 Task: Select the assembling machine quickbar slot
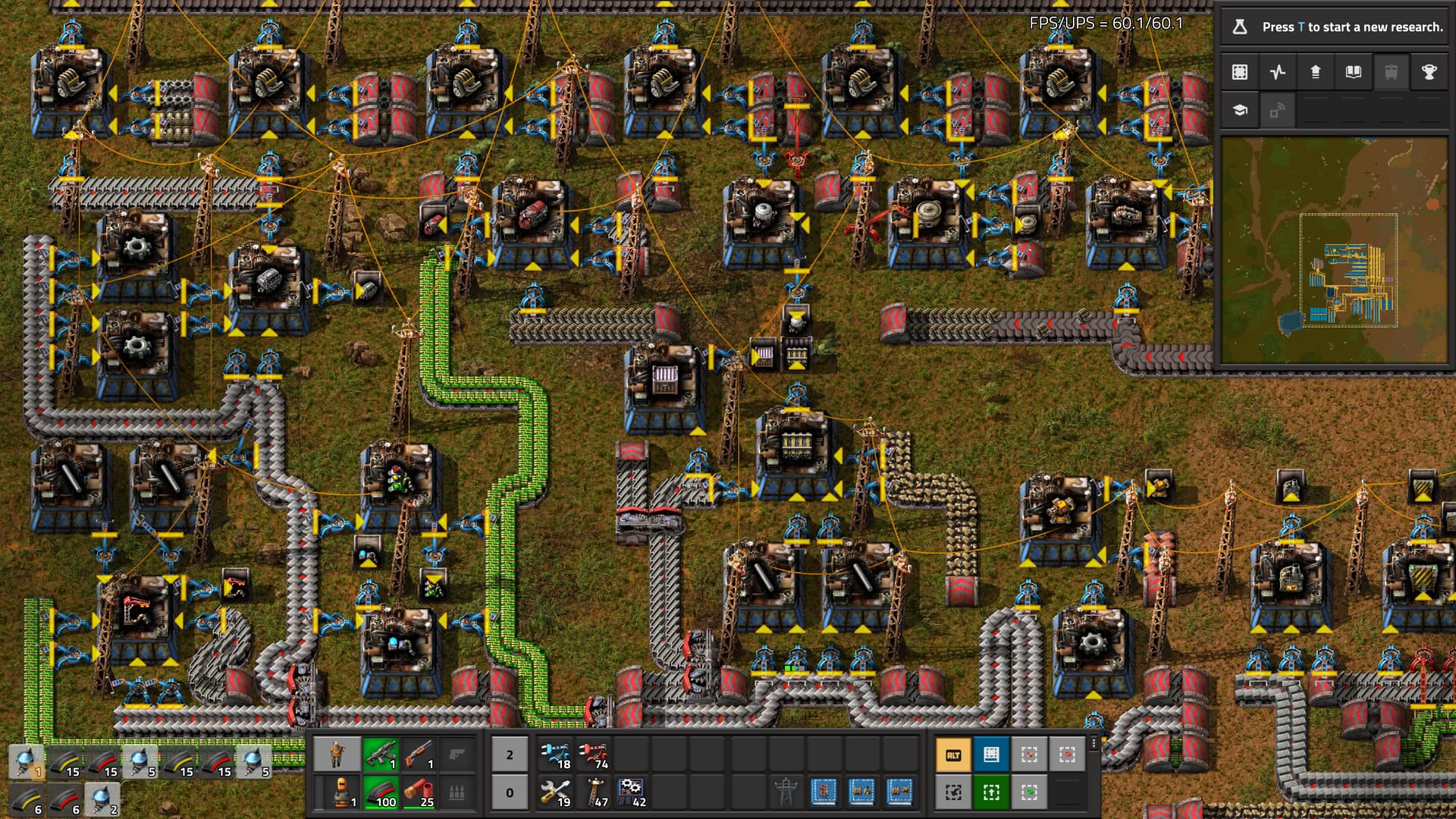[632, 792]
